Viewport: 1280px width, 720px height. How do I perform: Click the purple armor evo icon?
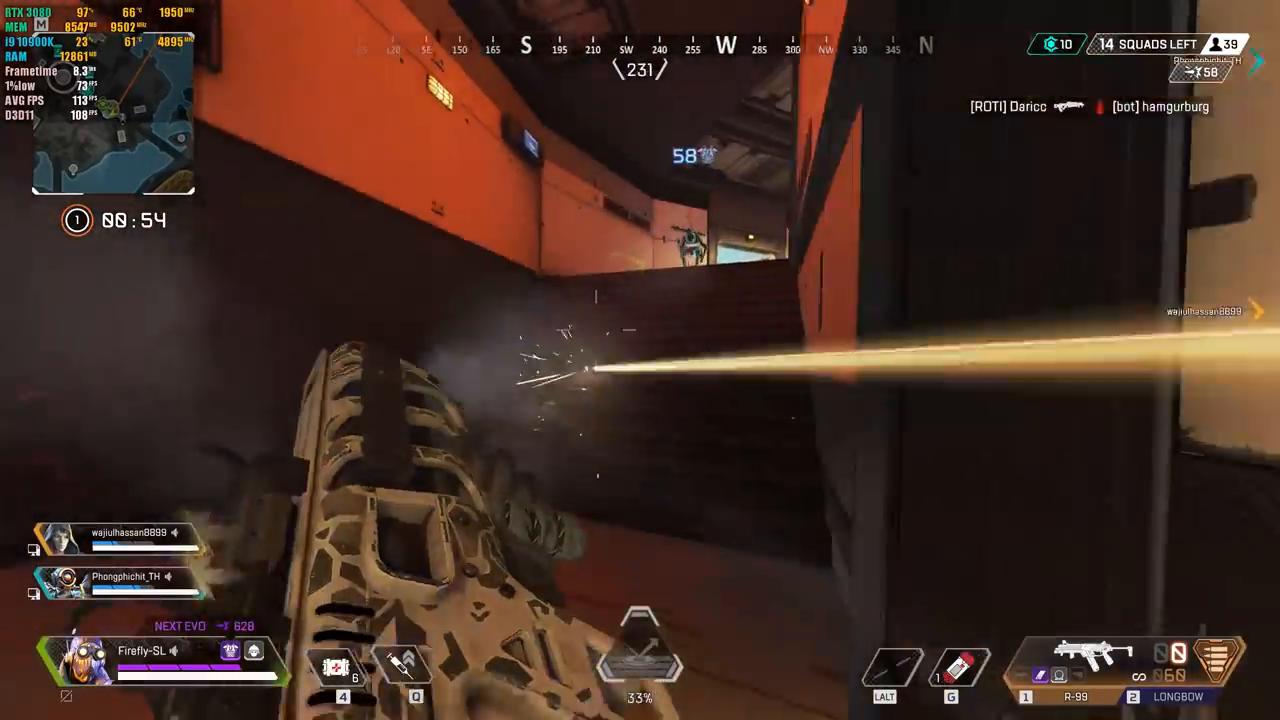(230, 651)
